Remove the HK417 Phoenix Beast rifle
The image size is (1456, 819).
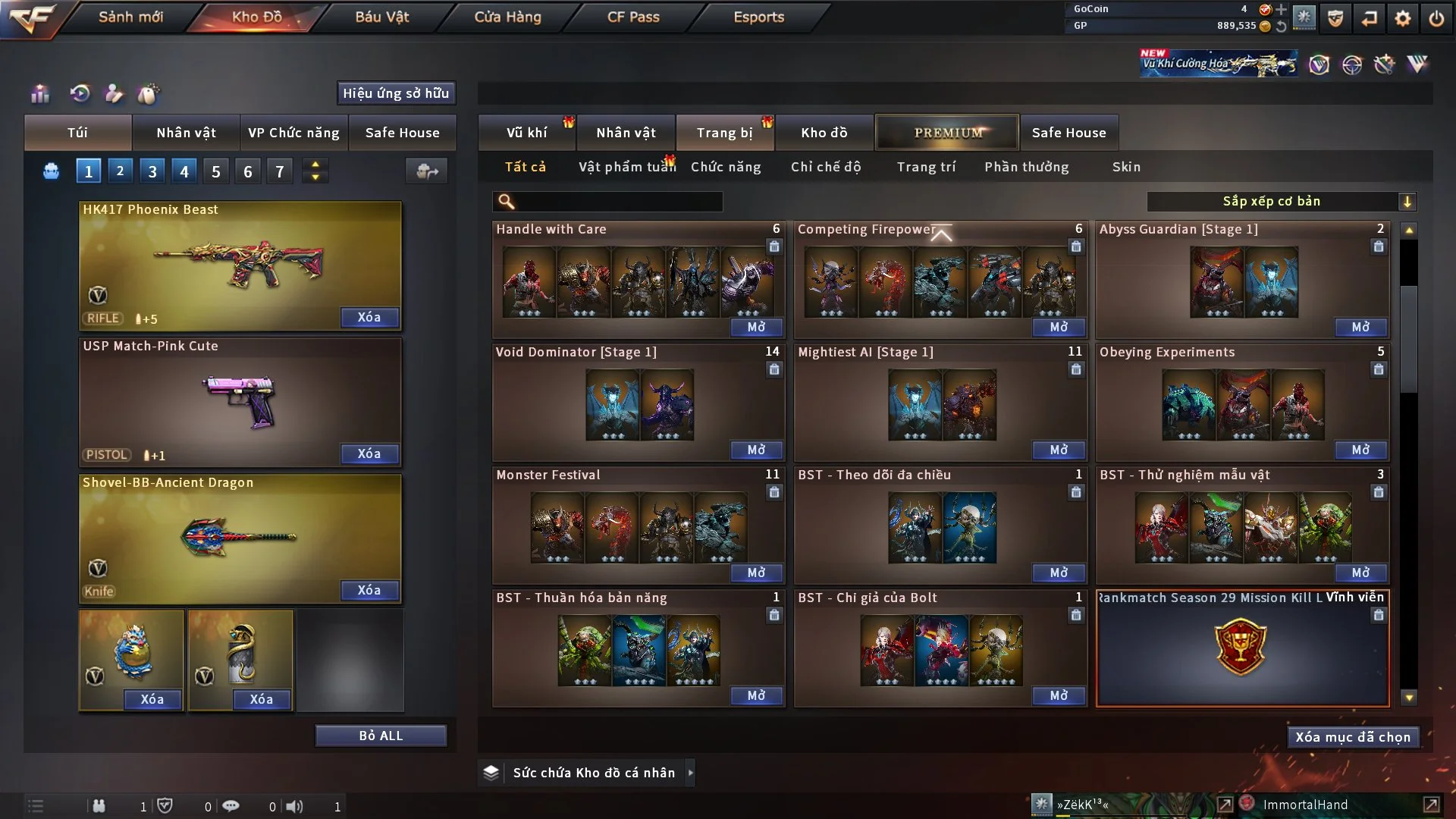coord(369,317)
